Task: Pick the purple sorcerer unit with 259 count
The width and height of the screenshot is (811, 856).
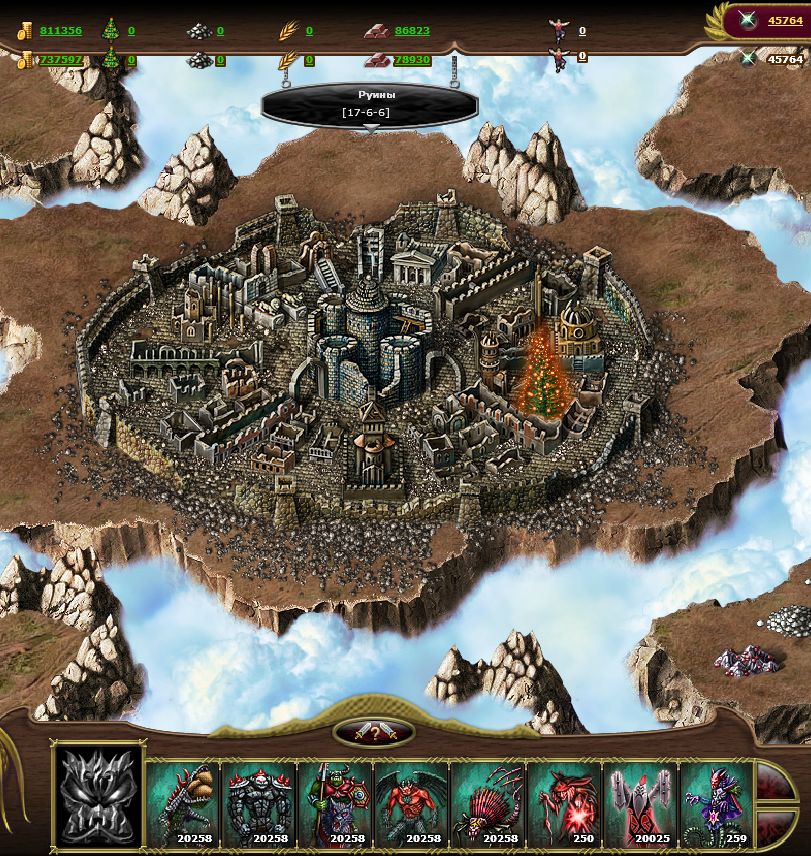Action: pos(715,804)
